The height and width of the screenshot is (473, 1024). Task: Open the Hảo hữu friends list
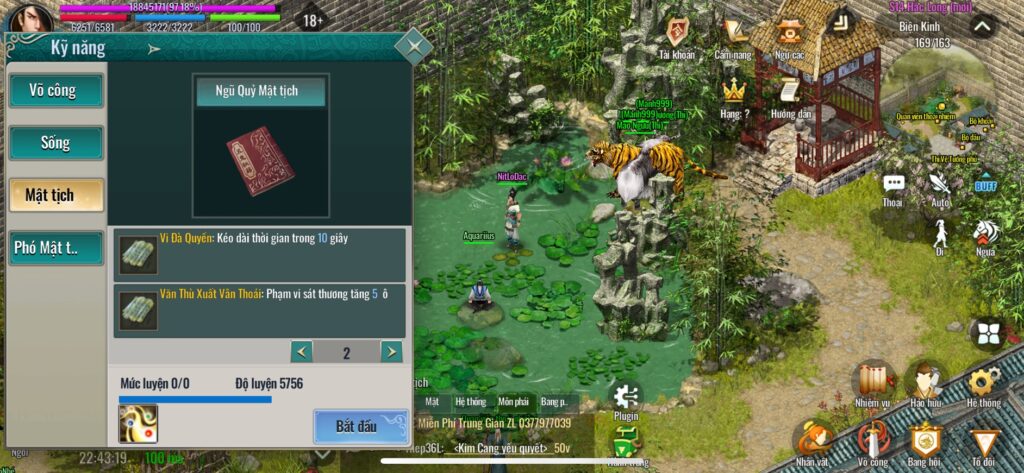click(x=927, y=384)
